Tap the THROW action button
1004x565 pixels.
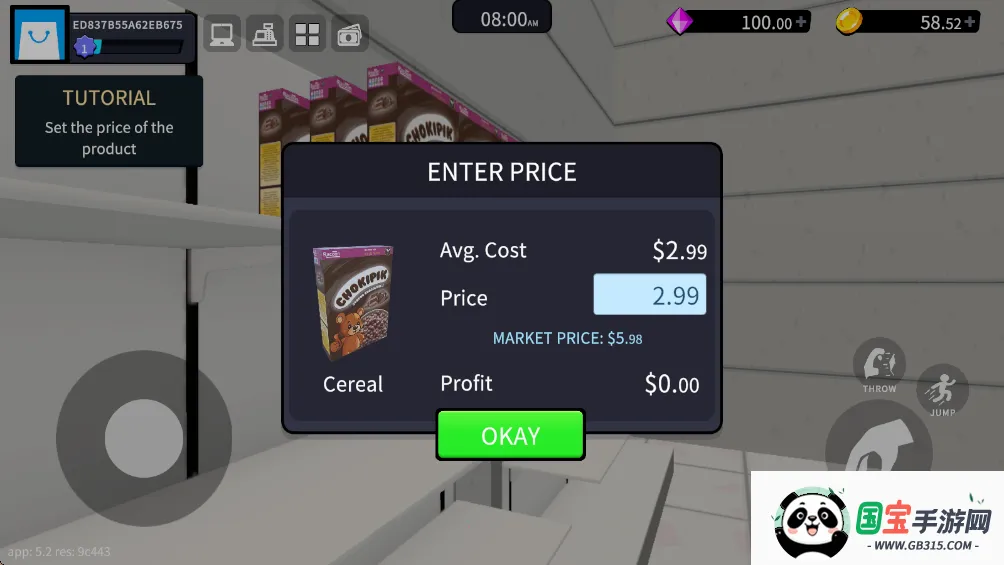click(x=879, y=366)
